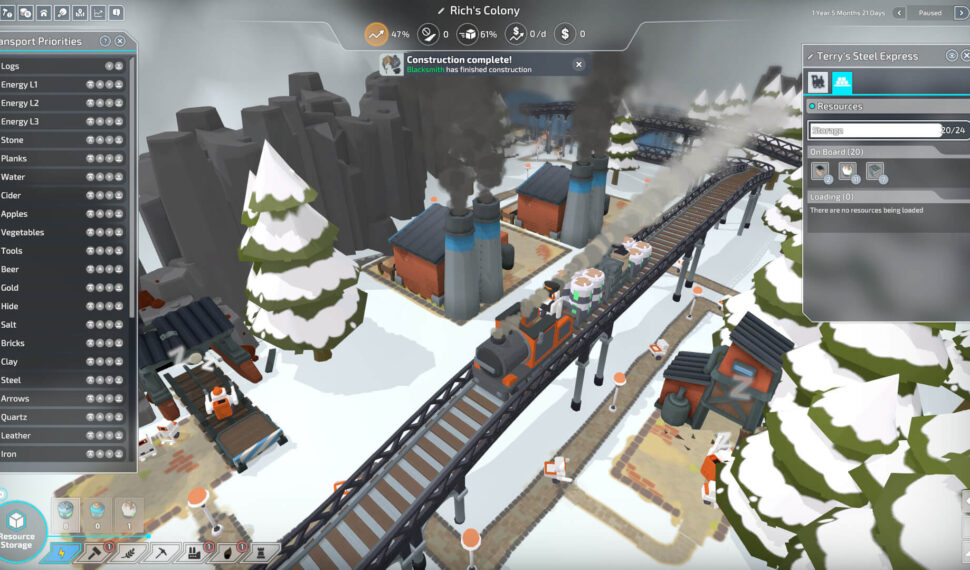
Task: Select the train resources cargo tab
Action: coord(842,82)
